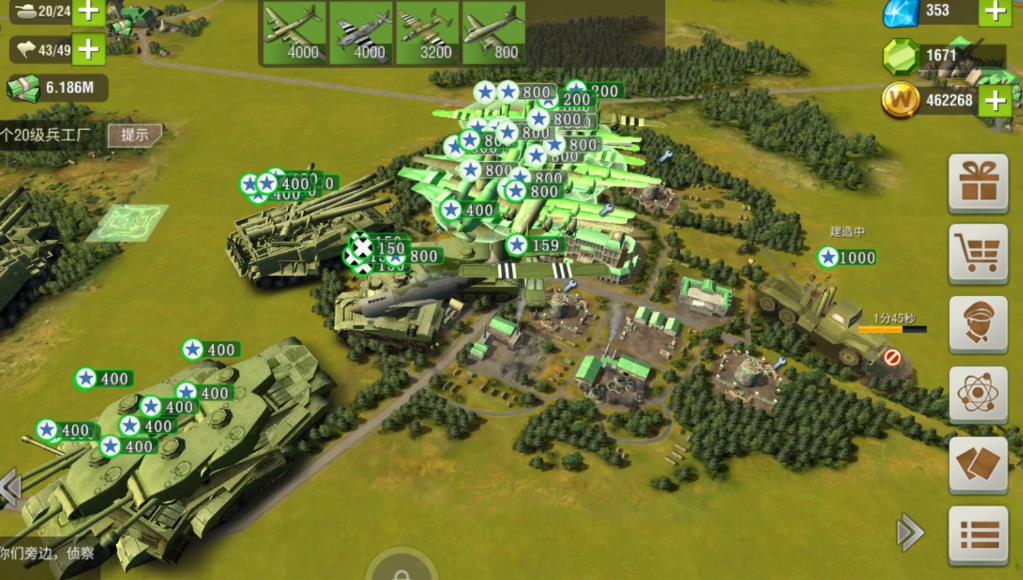Buy more blue diamonds with the plus button
Viewport: 1023px width, 580px height.
[994, 11]
